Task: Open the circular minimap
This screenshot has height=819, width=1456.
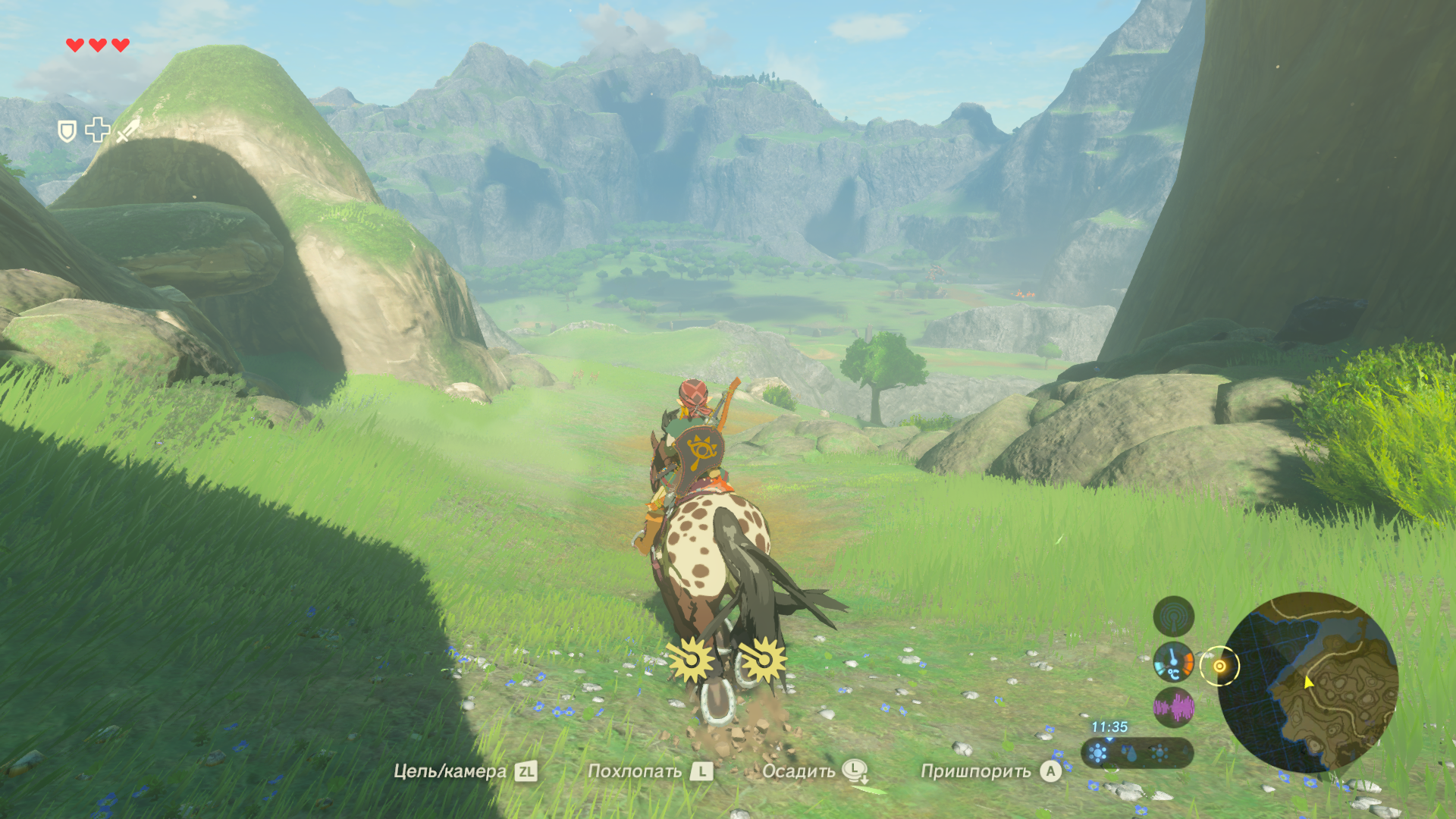Action: (x=1309, y=682)
